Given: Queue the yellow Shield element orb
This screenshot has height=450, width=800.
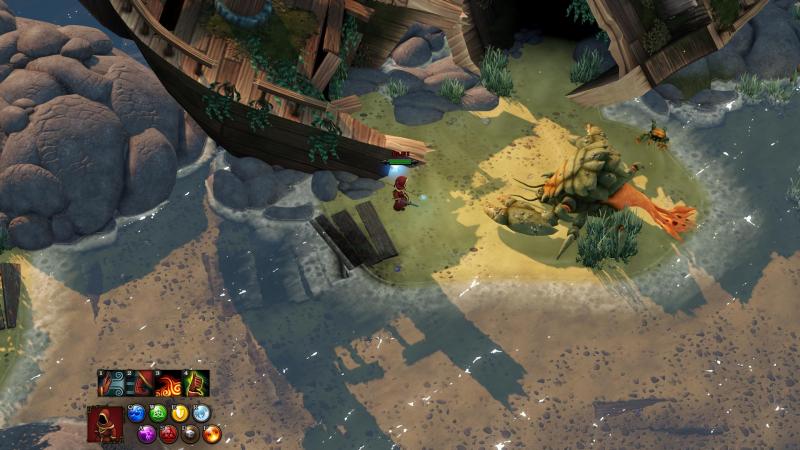Looking at the screenshot, I should (180, 413).
